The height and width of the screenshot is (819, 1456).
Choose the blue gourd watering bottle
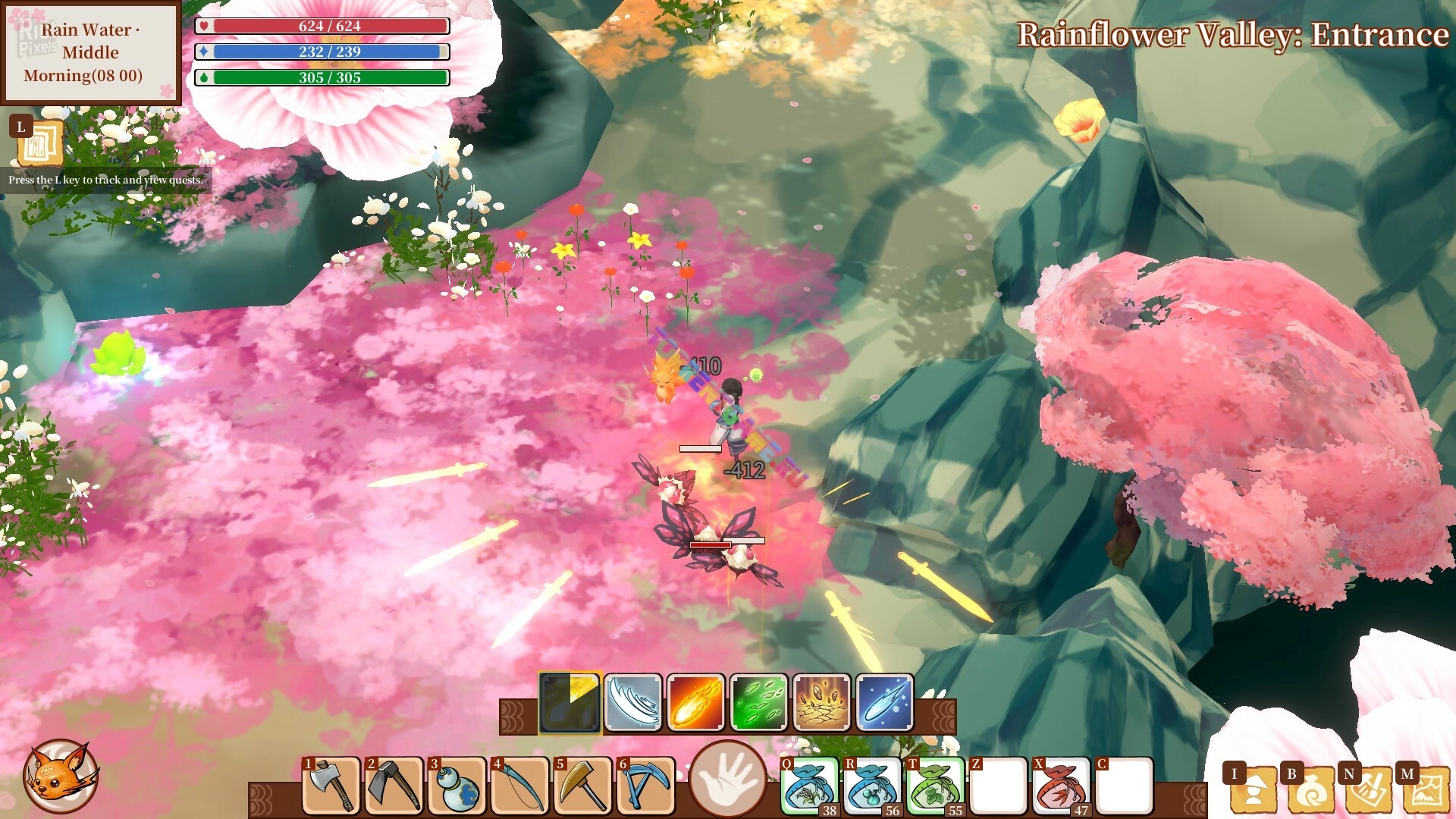[x=457, y=786]
